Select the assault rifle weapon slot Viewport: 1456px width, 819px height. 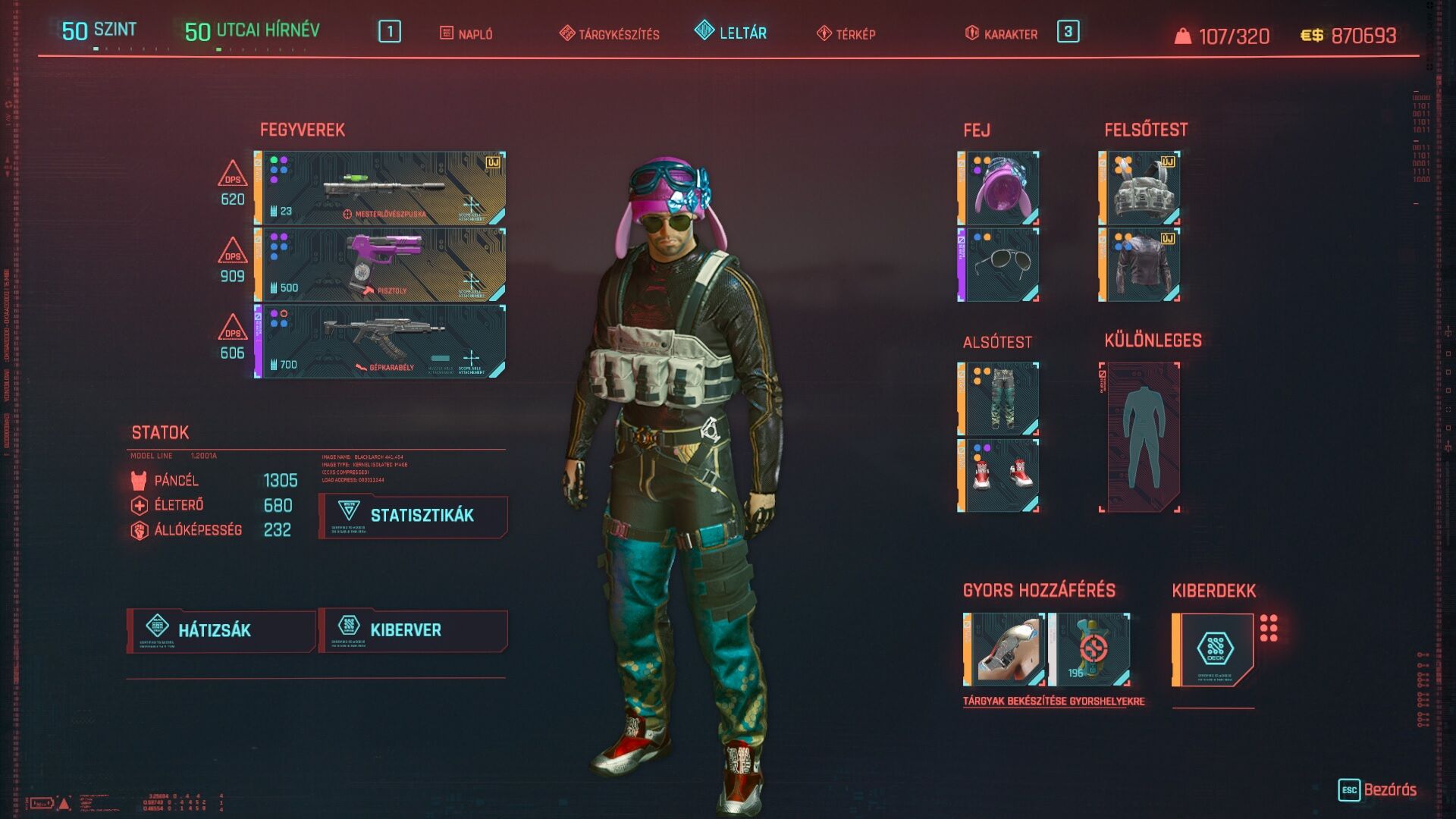click(x=381, y=341)
